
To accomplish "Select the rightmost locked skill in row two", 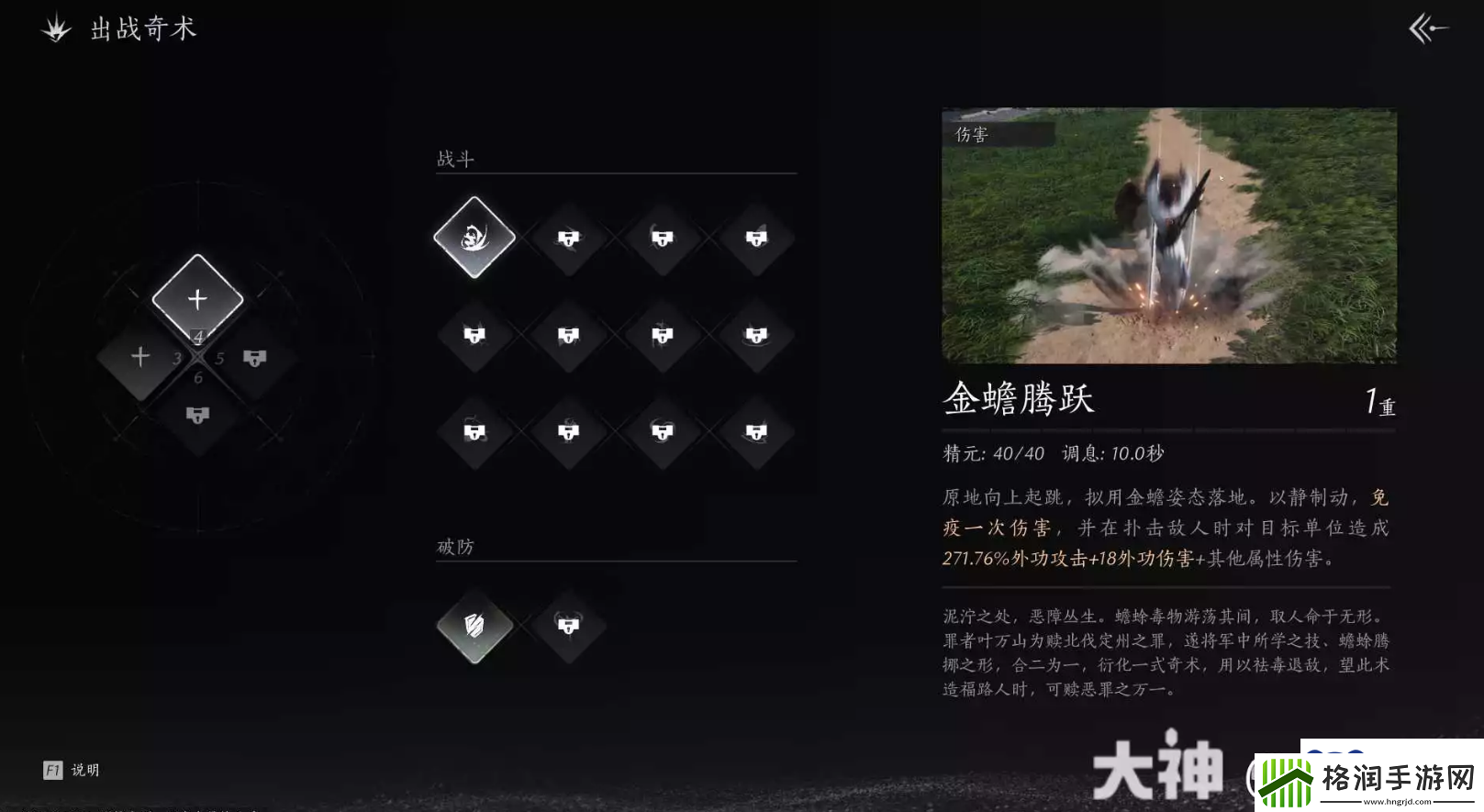I will pyautogui.click(x=757, y=335).
